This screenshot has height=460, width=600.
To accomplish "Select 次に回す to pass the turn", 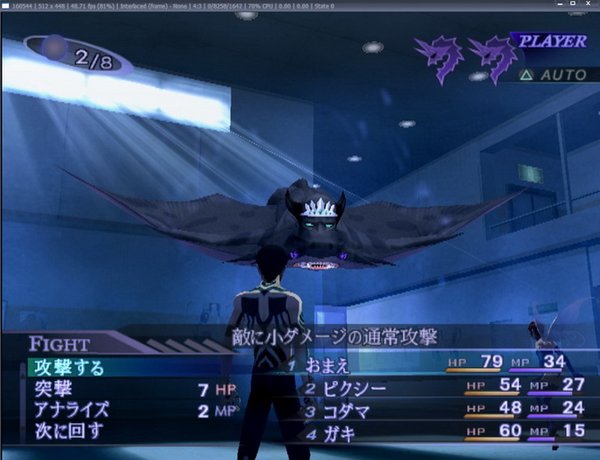I will (x=66, y=431).
